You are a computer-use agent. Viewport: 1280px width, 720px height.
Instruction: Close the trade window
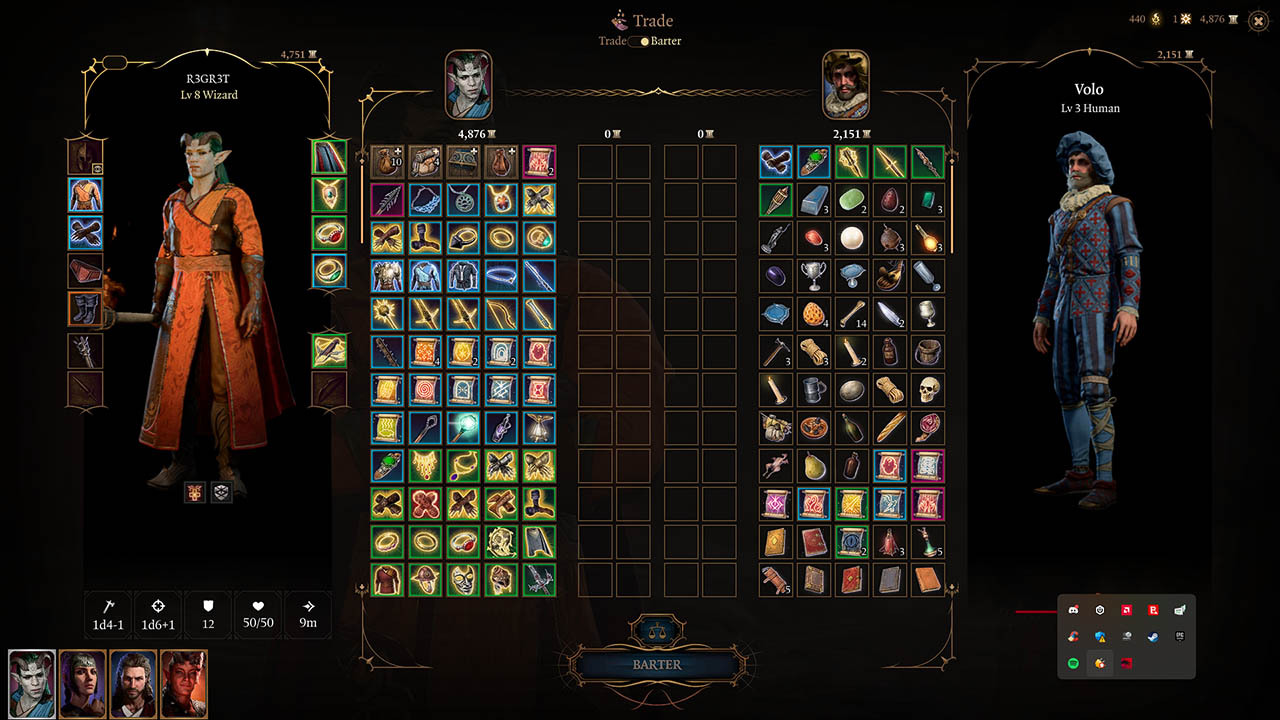click(x=1258, y=19)
